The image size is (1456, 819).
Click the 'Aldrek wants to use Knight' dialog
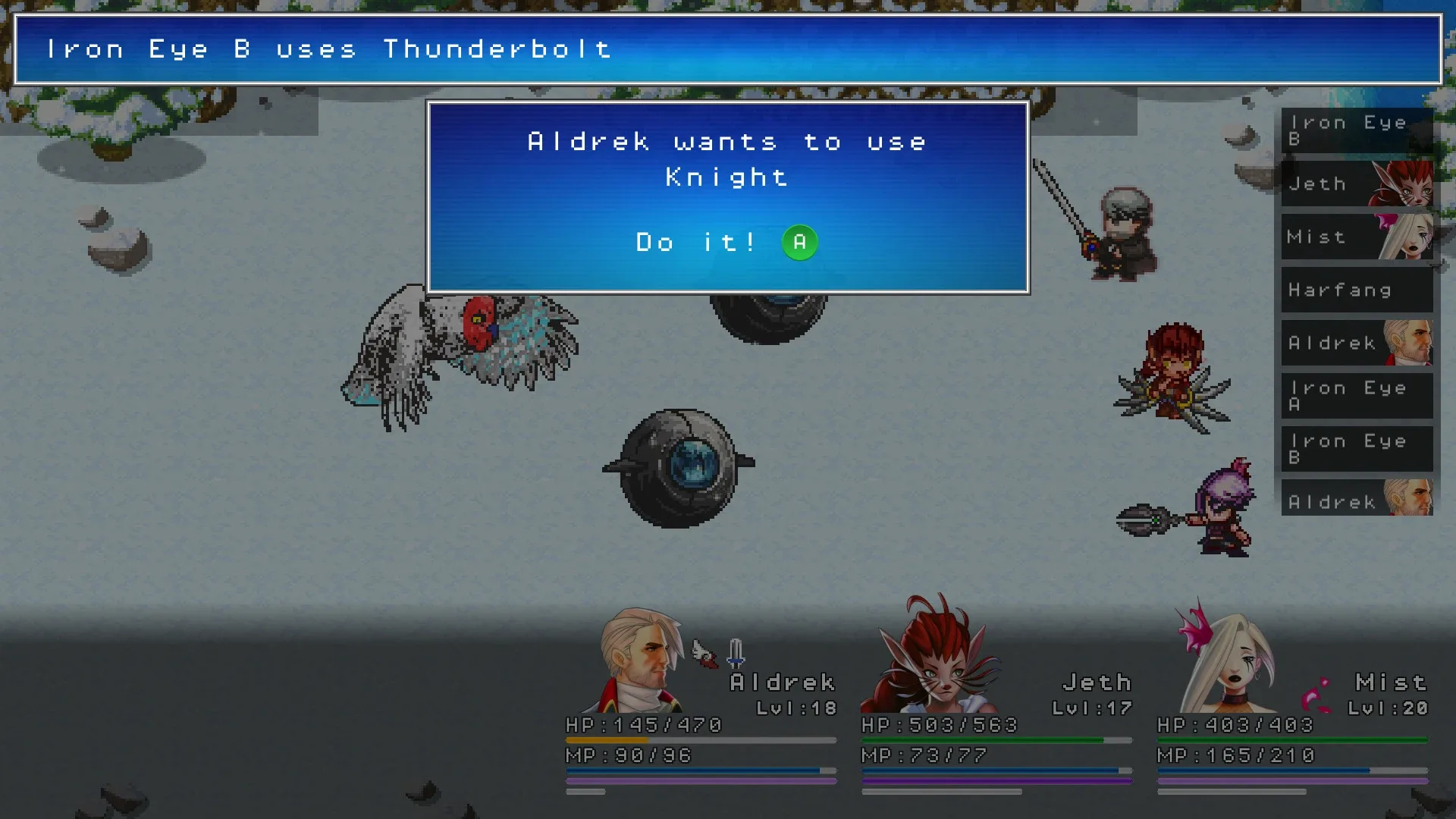[728, 159]
